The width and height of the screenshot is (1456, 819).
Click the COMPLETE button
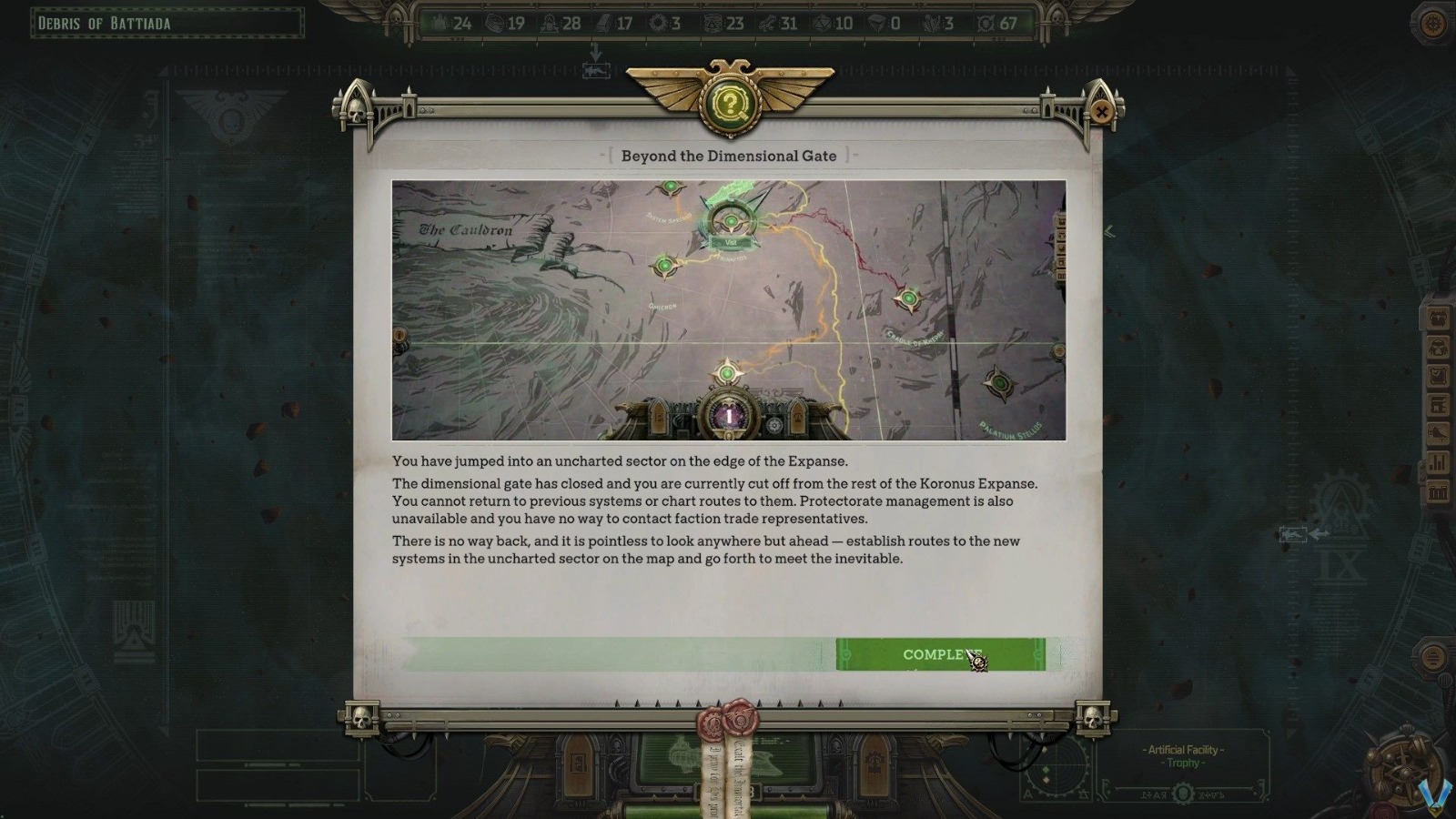942,654
